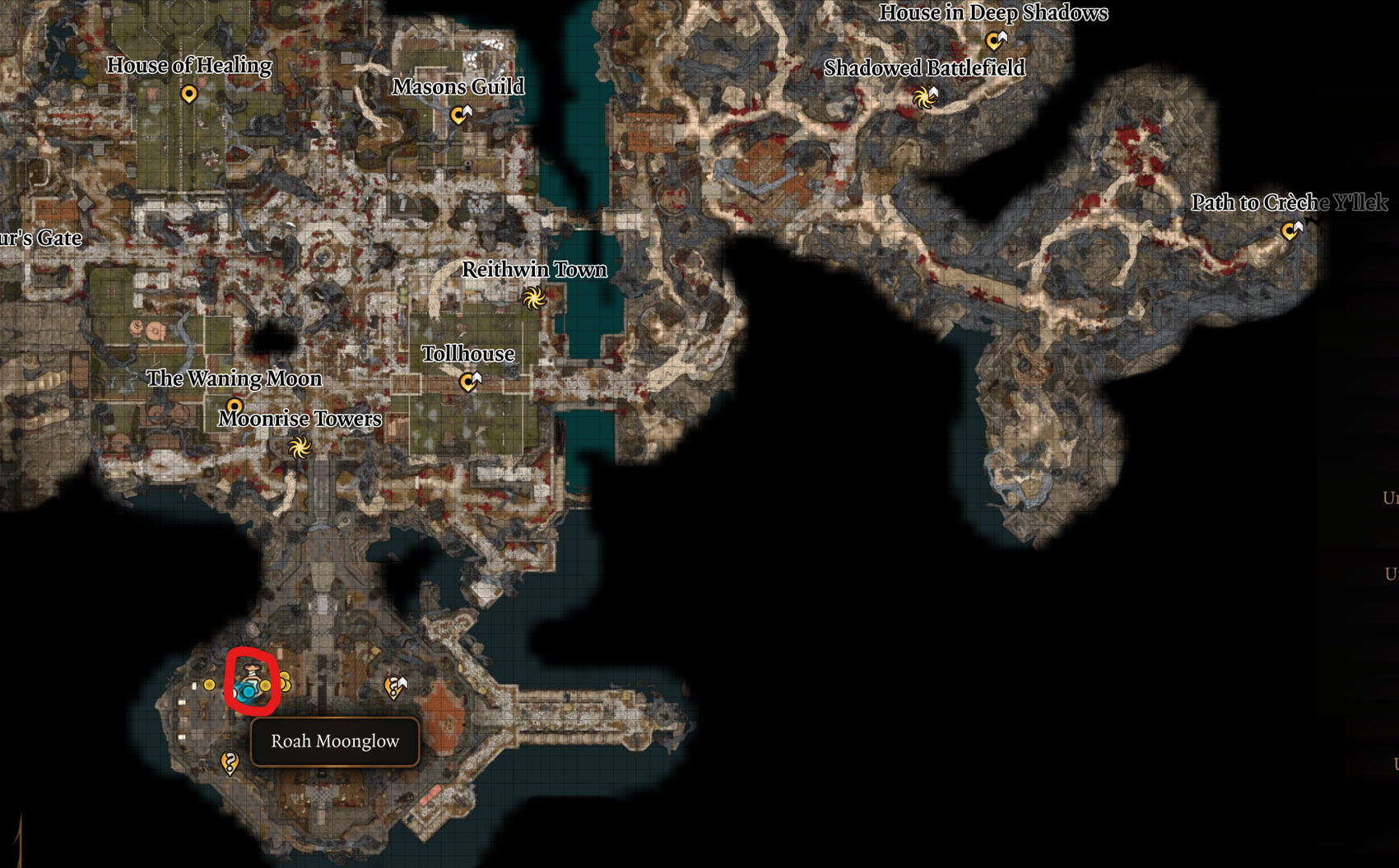Click a yellow dot left of the trader icon
The width and height of the screenshot is (1399, 868).
210,685
